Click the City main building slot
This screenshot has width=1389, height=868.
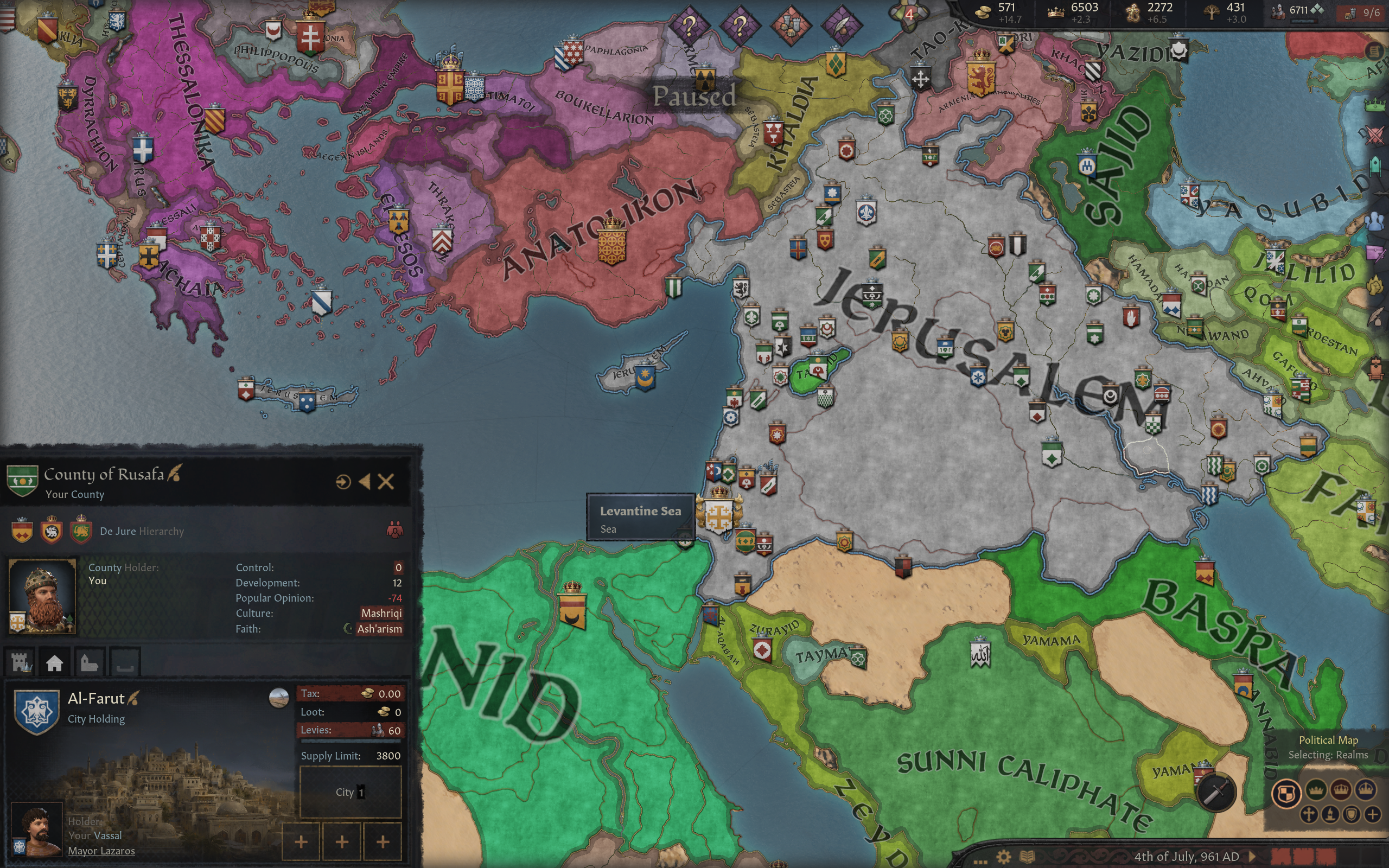[x=350, y=792]
